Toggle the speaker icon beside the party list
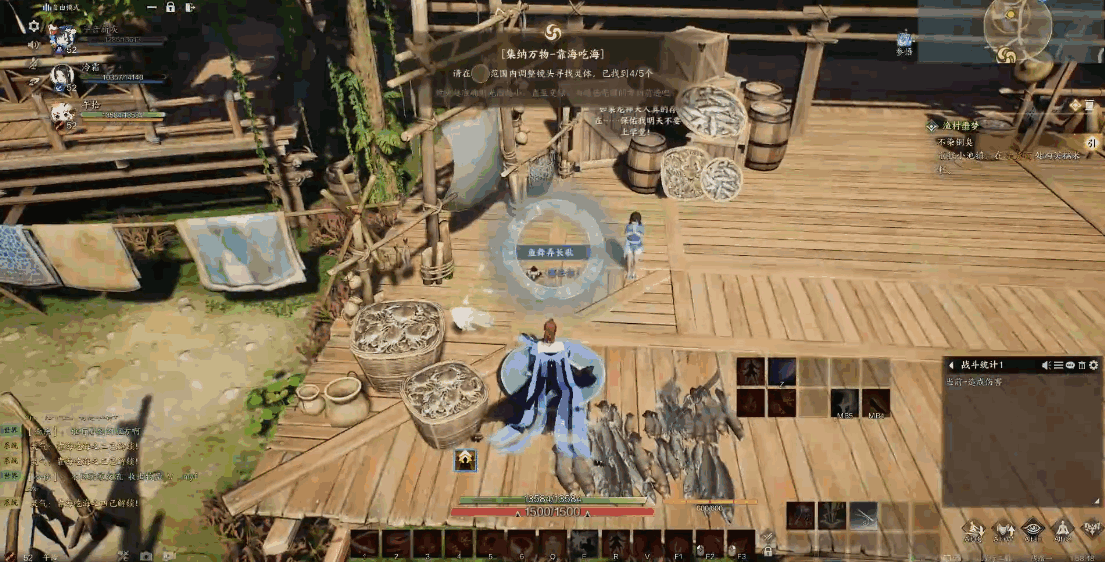1105x562 pixels. (x=34, y=45)
